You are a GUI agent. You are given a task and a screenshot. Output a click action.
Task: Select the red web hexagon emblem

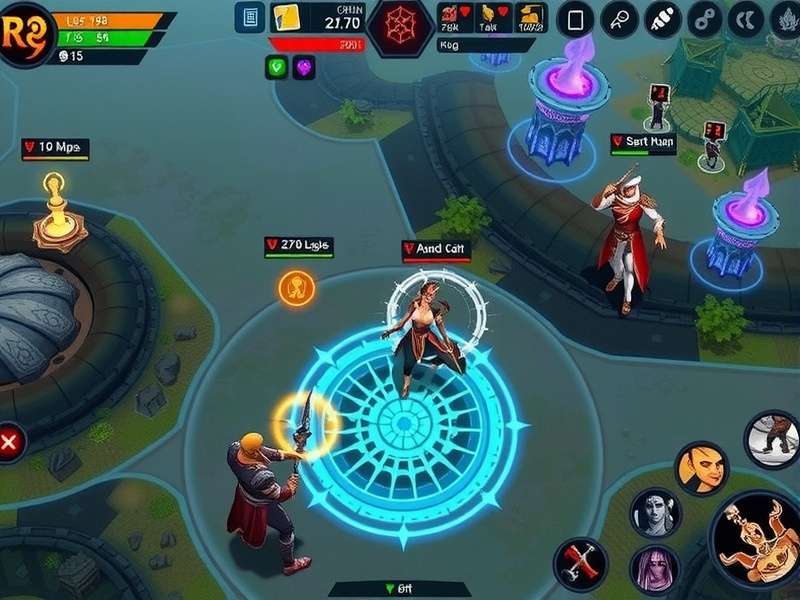[399, 24]
